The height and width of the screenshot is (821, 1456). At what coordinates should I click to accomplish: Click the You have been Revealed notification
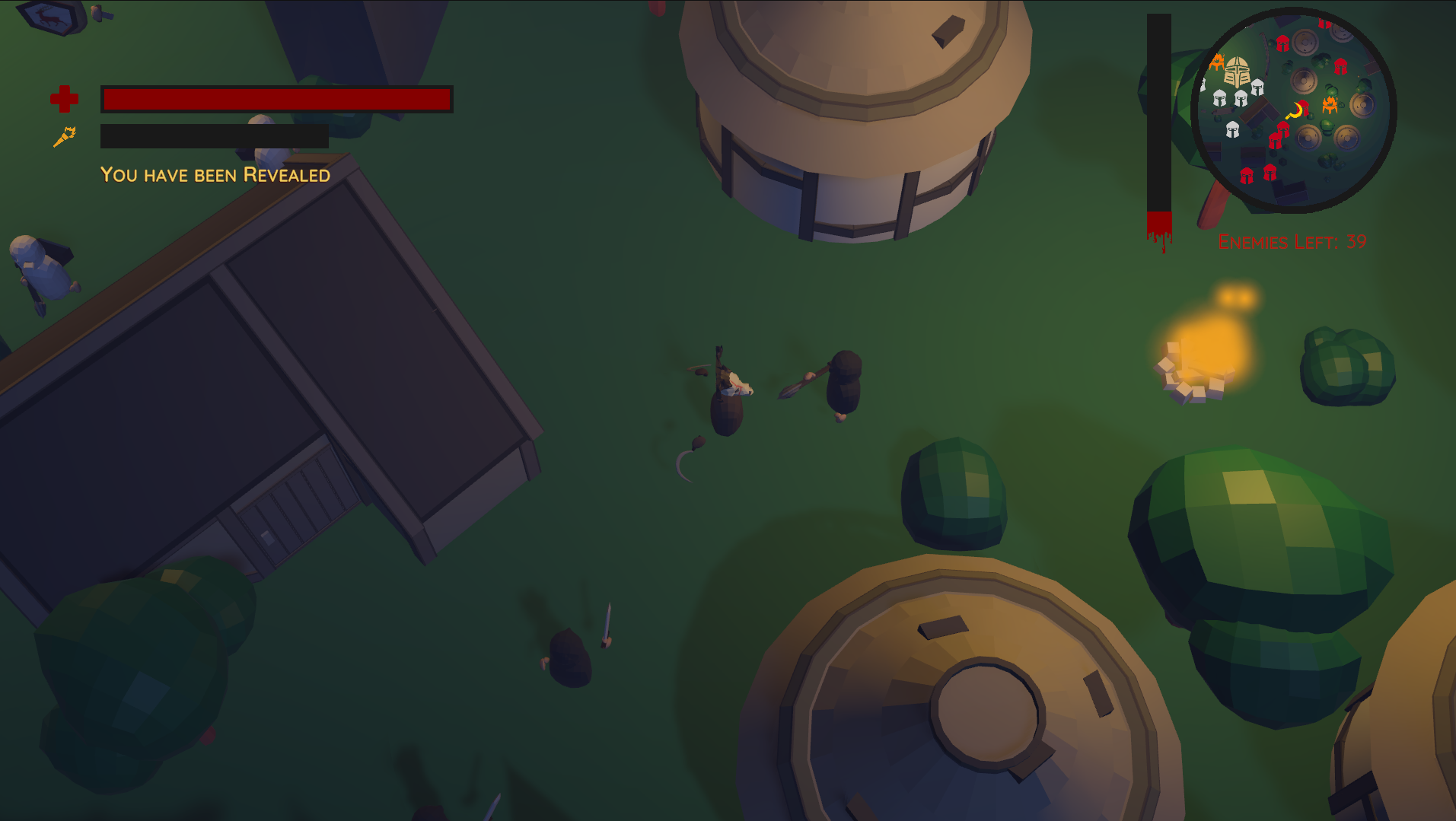[x=215, y=174]
